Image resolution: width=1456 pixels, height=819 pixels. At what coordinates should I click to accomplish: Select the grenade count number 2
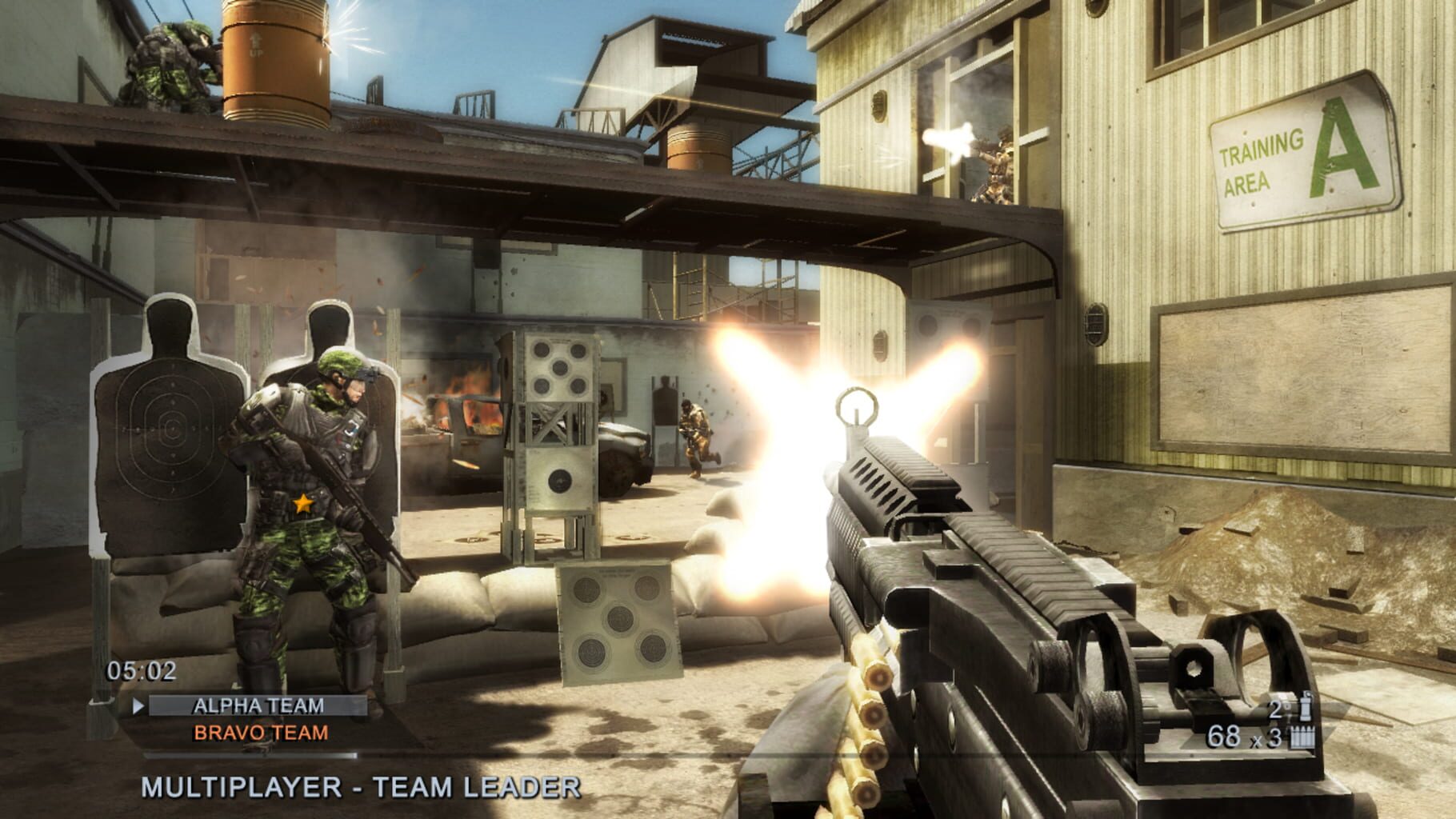pos(1274,707)
